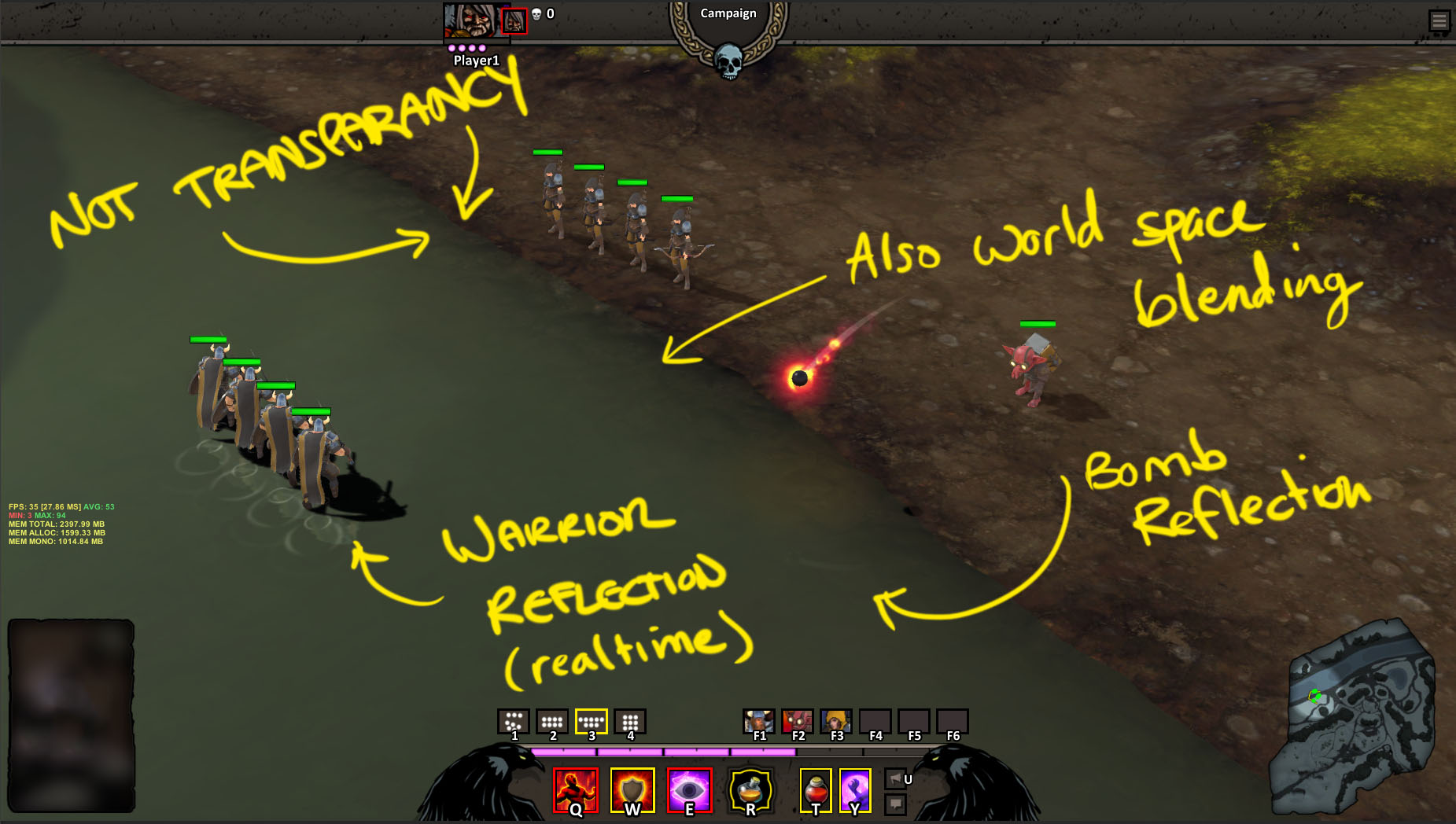Click Player1's bearded hero portrait
The width and height of the screenshot is (1456, 824).
pos(471,20)
